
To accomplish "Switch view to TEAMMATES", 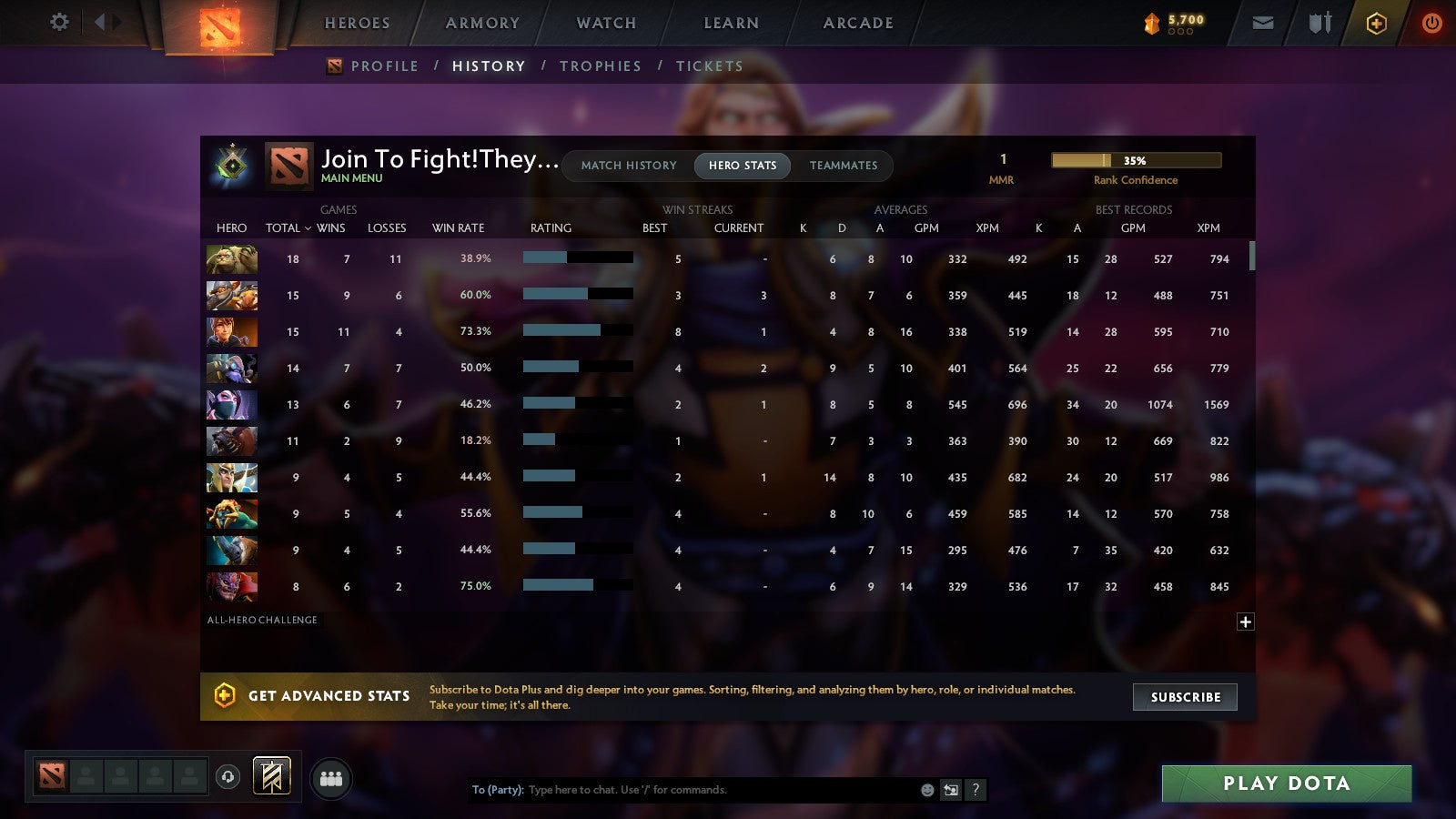I will tap(844, 166).
